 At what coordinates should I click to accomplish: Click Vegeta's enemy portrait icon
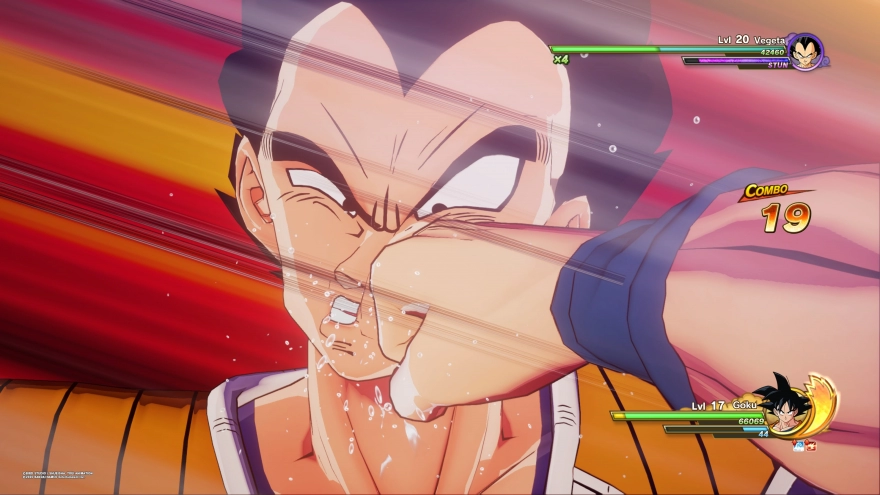(x=805, y=52)
